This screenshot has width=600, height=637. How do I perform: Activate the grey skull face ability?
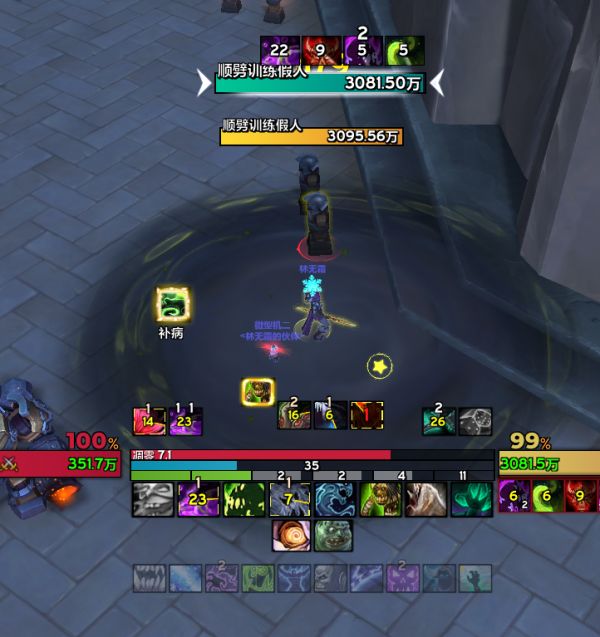pos(153,499)
